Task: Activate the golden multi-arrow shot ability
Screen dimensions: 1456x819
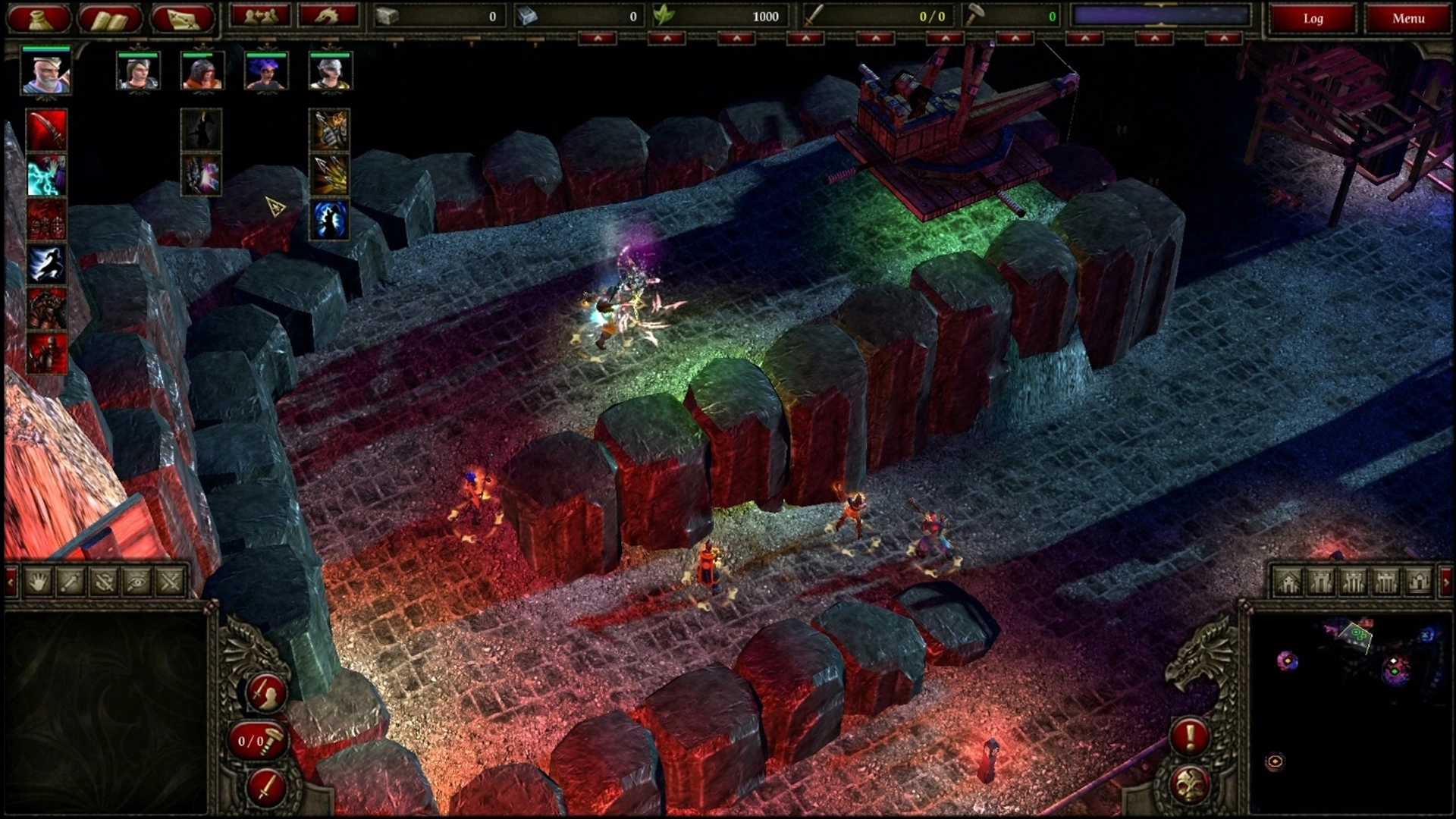Action: point(330,174)
